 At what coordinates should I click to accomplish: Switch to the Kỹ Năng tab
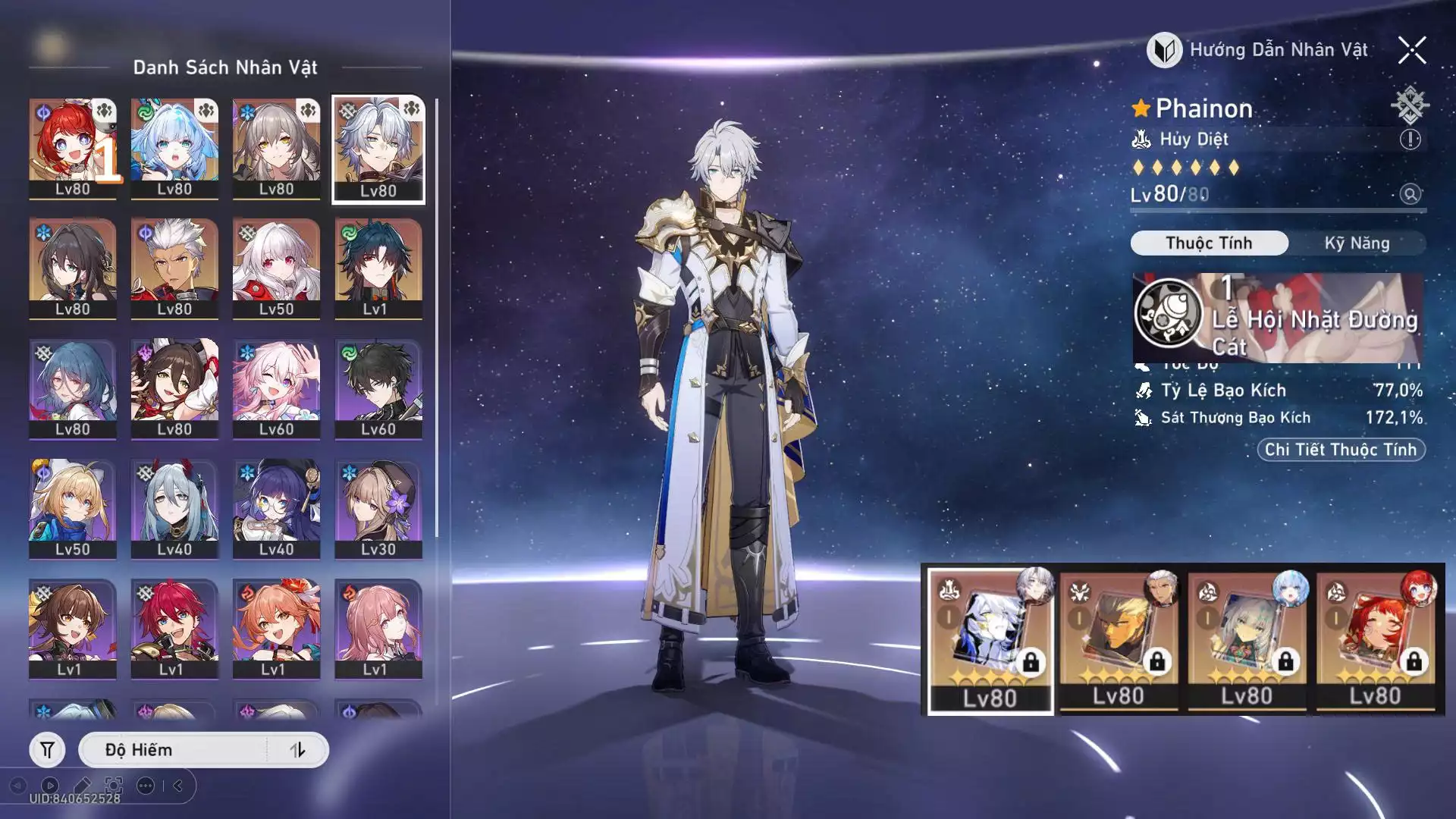click(x=1357, y=243)
